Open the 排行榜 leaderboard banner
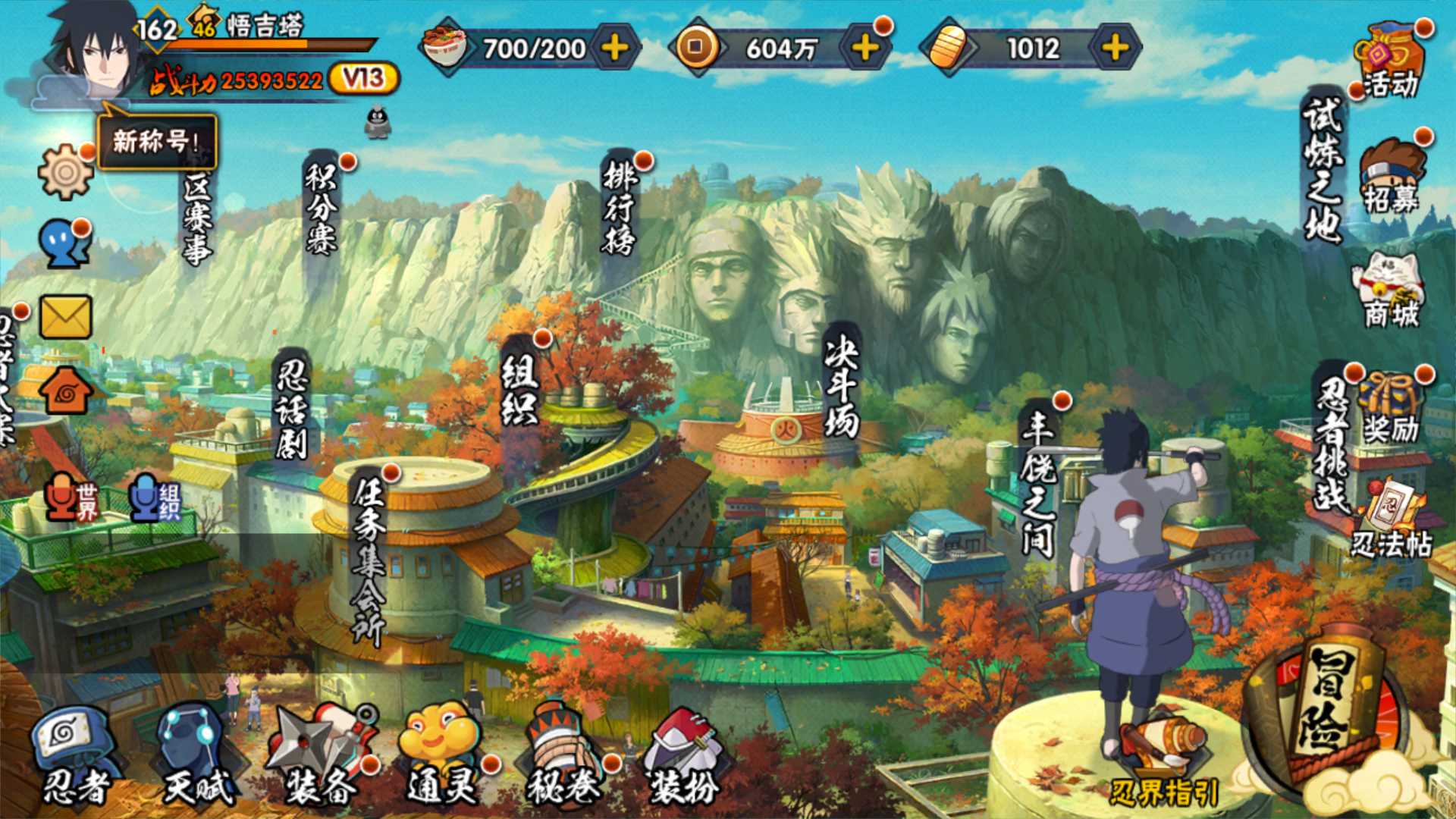Viewport: 1456px width, 819px height. pyautogui.click(x=620, y=205)
